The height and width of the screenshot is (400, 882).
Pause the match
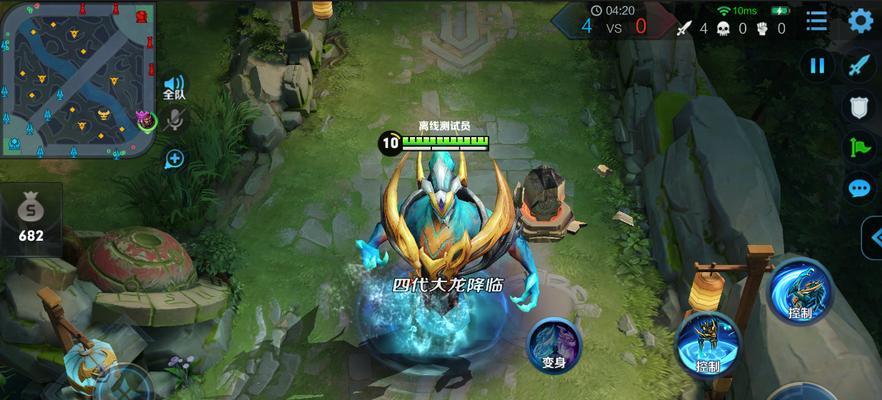(x=817, y=66)
